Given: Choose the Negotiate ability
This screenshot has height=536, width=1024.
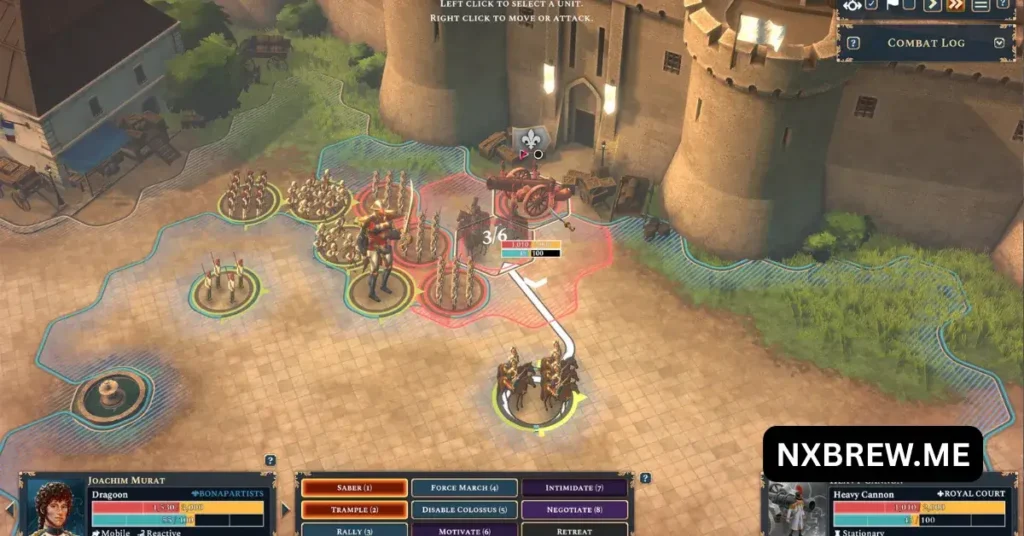Looking at the screenshot, I should click(x=574, y=509).
